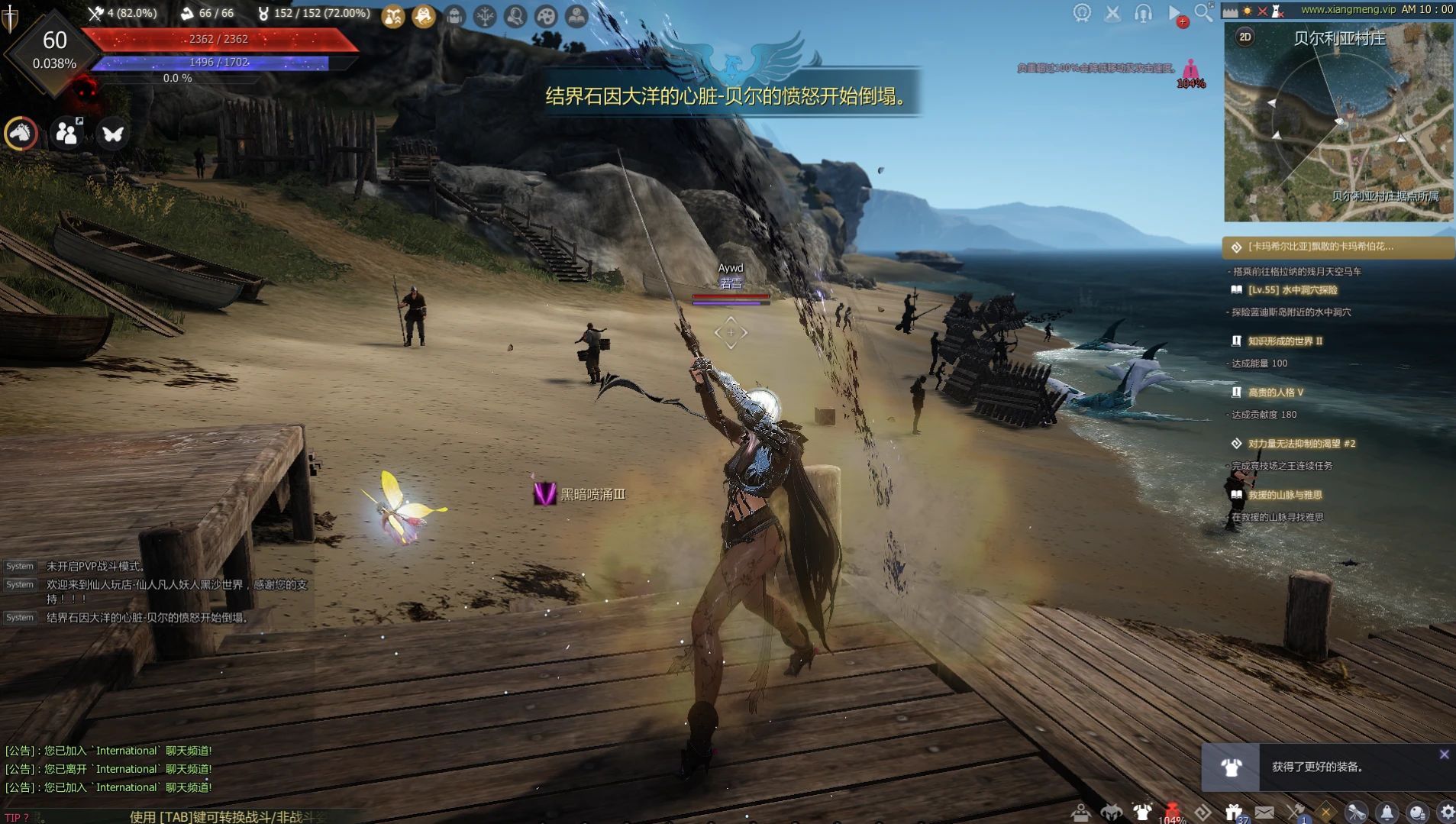Click the white armor equipment icon in bottom bar
Image resolution: width=1456 pixels, height=824 pixels.
(1142, 813)
